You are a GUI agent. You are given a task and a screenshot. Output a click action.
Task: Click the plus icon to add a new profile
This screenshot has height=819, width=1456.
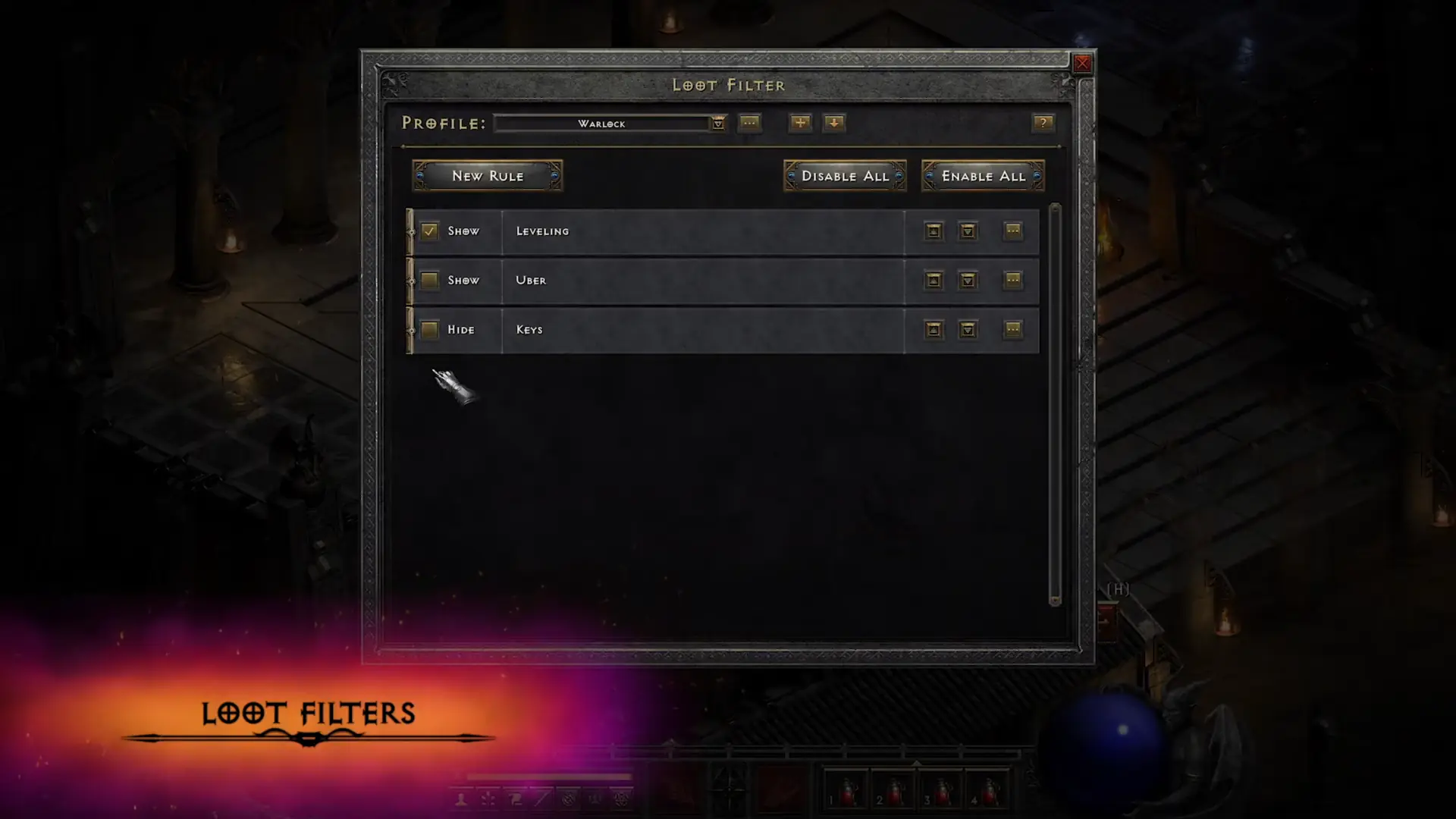799,123
